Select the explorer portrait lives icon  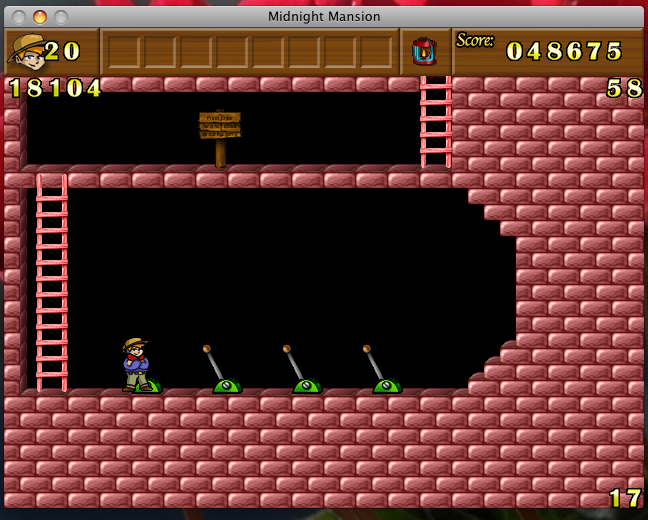coord(26,51)
